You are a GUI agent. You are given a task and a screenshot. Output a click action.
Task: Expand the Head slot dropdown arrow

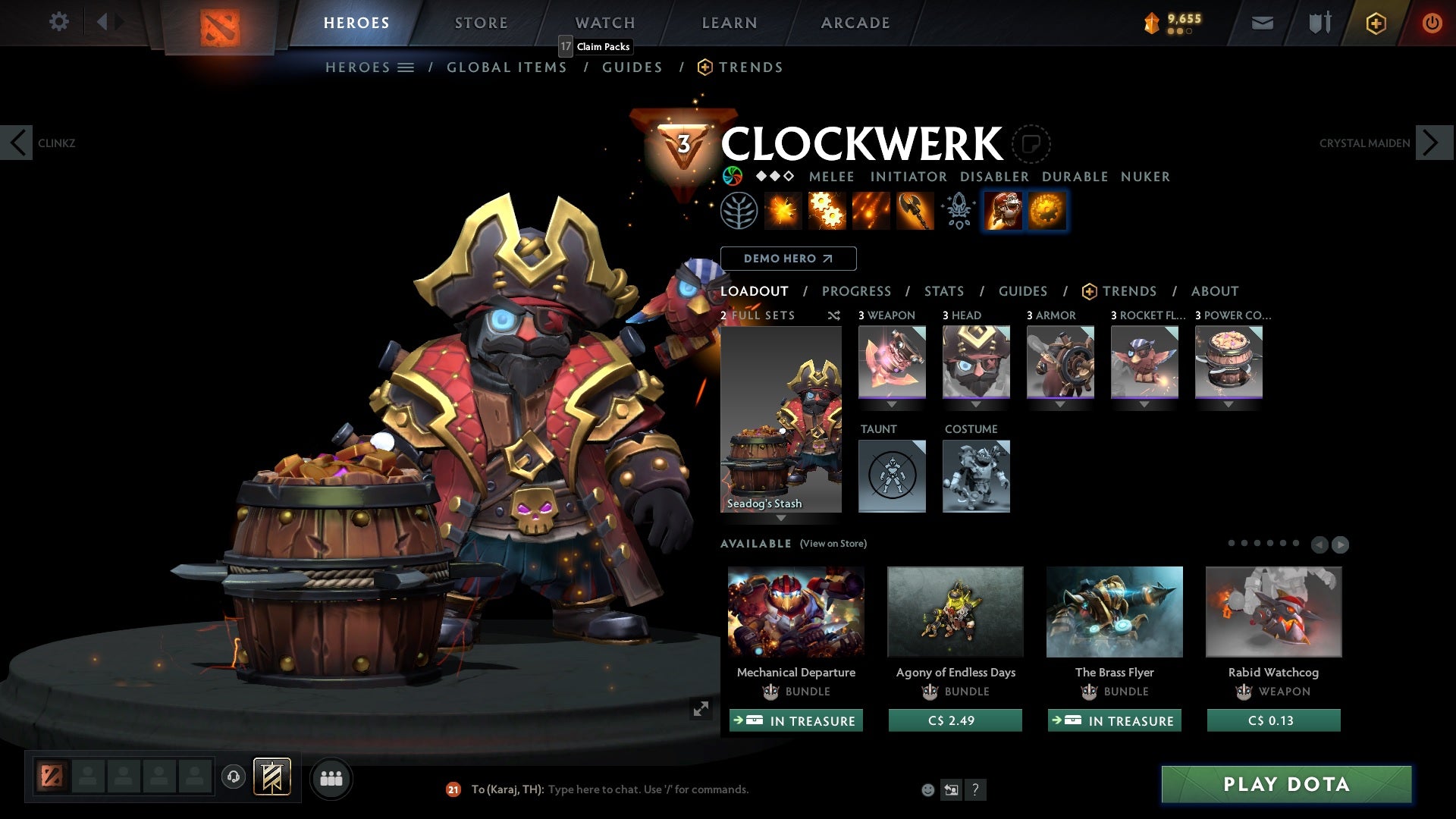pyautogui.click(x=976, y=404)
